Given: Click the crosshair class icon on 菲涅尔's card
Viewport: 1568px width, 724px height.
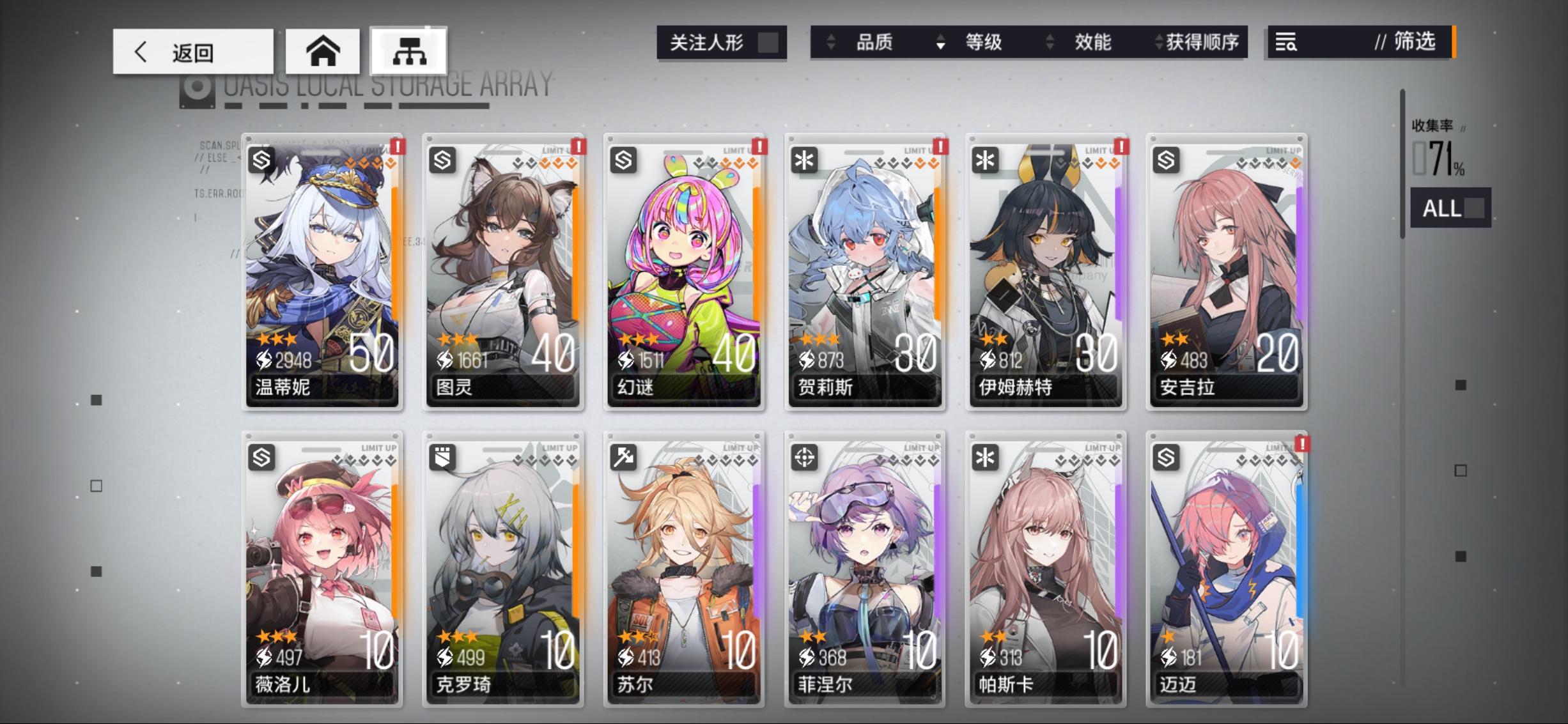Looking at the screenshot, I should coord(805,456).
